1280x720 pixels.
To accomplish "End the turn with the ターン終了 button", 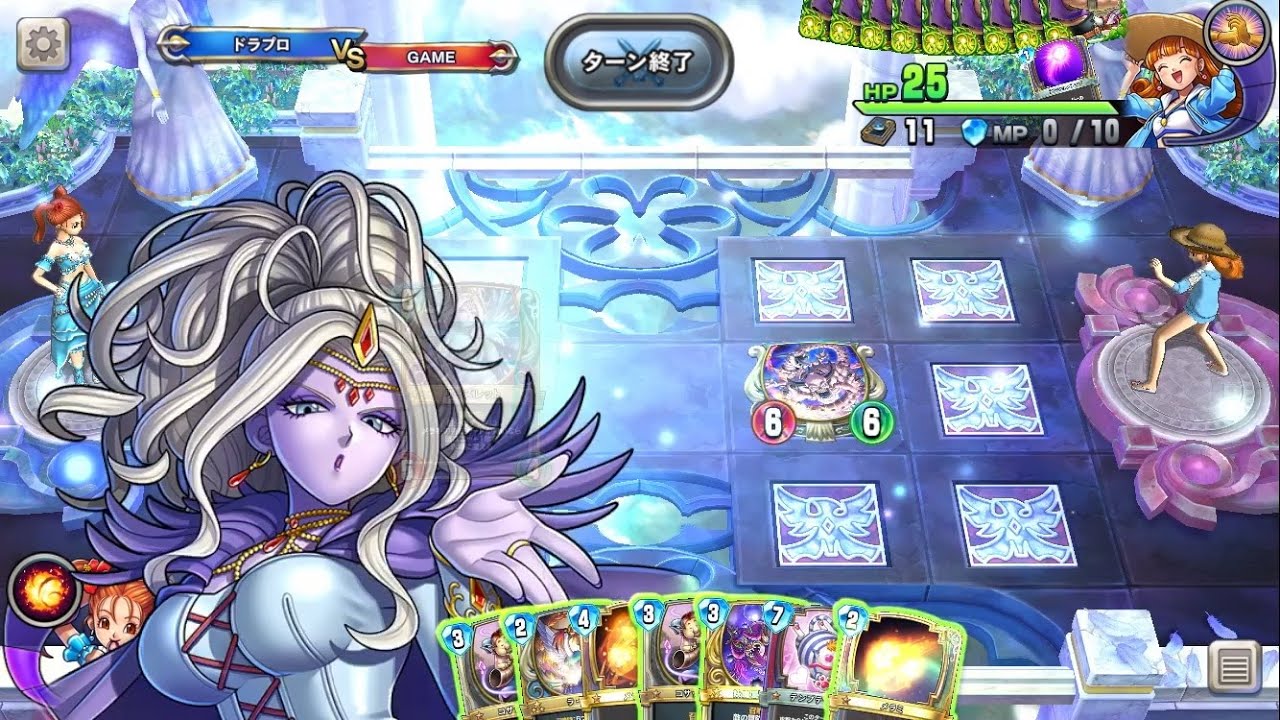I will tap(638, 61).
